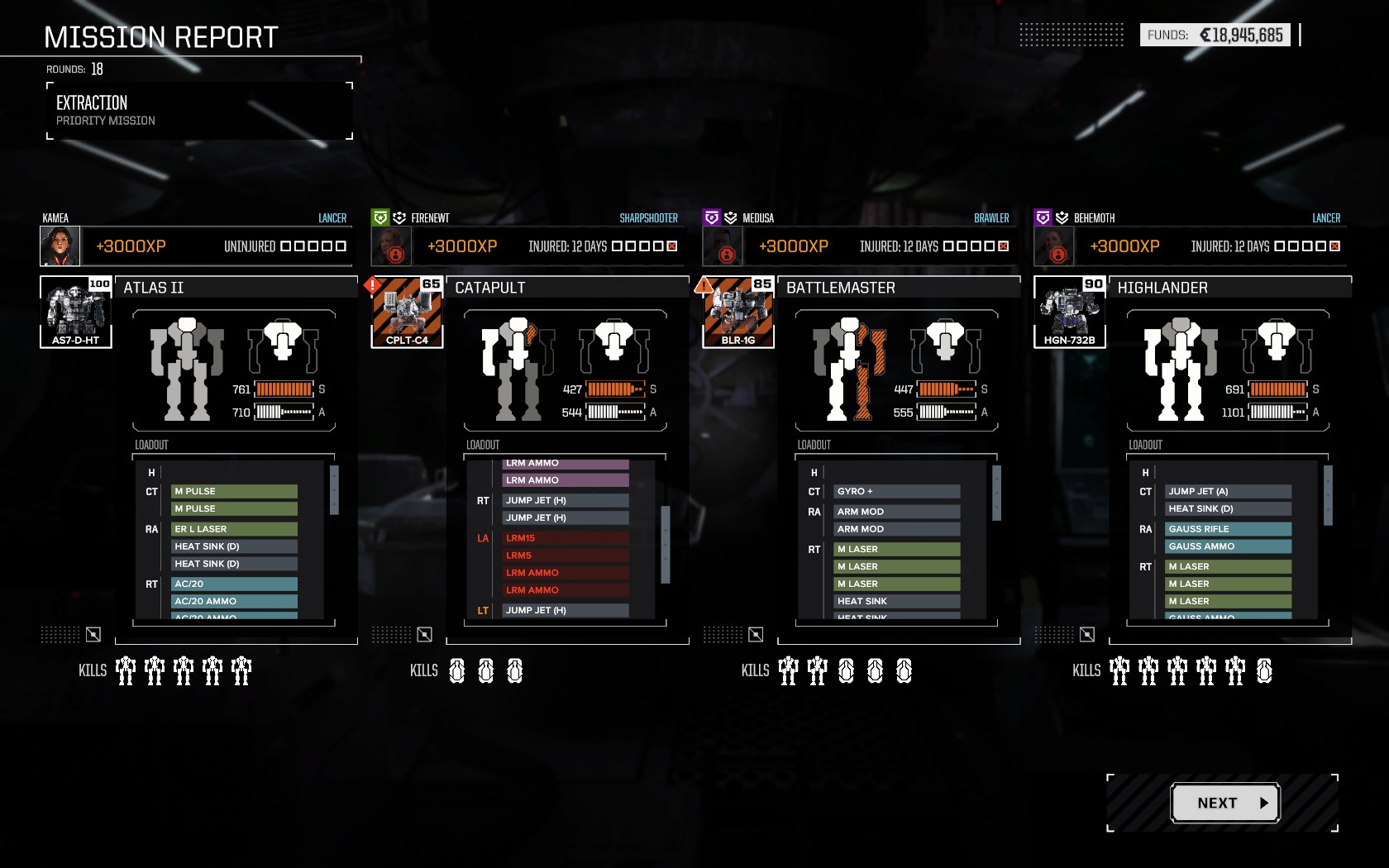
Task: Select the AC/20 weapon entry
Action: (234, 584)
